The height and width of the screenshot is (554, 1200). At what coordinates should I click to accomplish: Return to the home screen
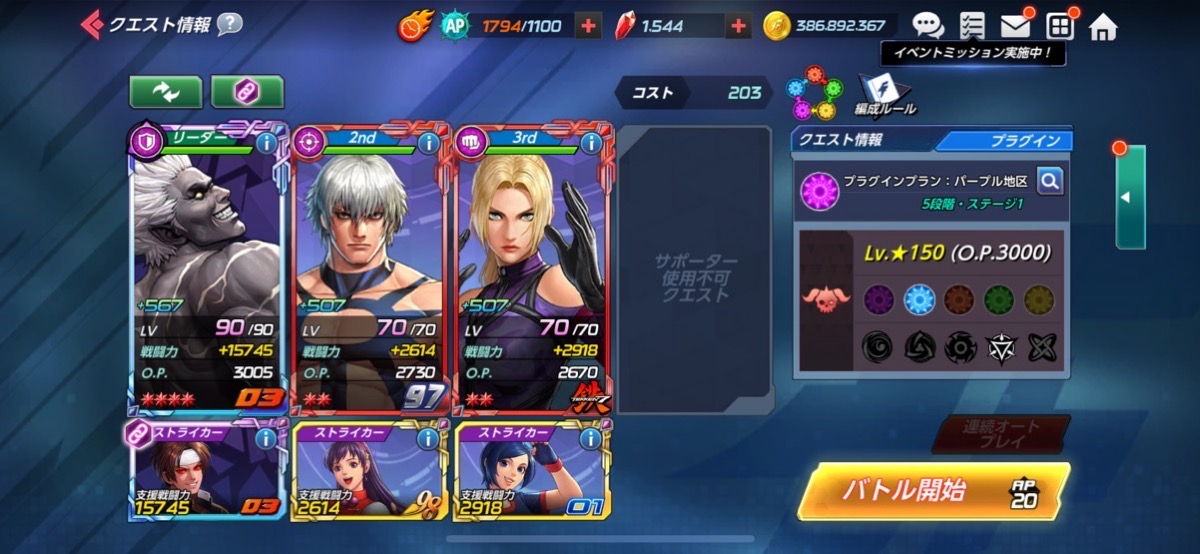pos(1103,26)
